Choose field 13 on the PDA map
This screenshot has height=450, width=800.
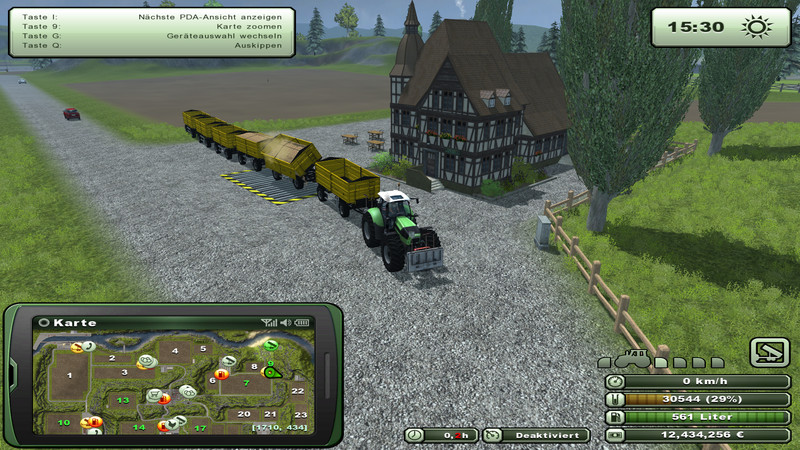[x=124, y=400]
